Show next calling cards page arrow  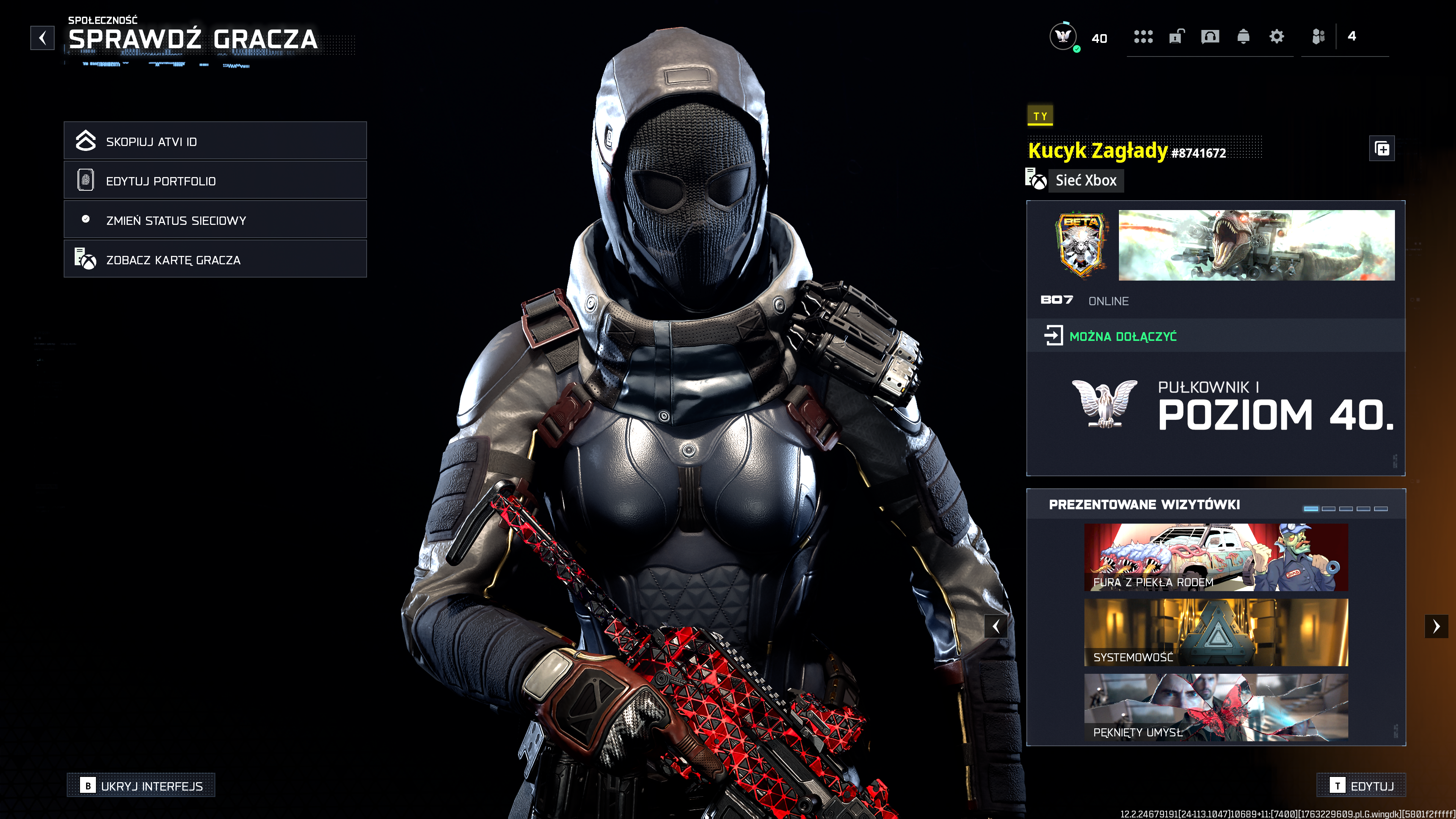click(x=1436, y=626)
